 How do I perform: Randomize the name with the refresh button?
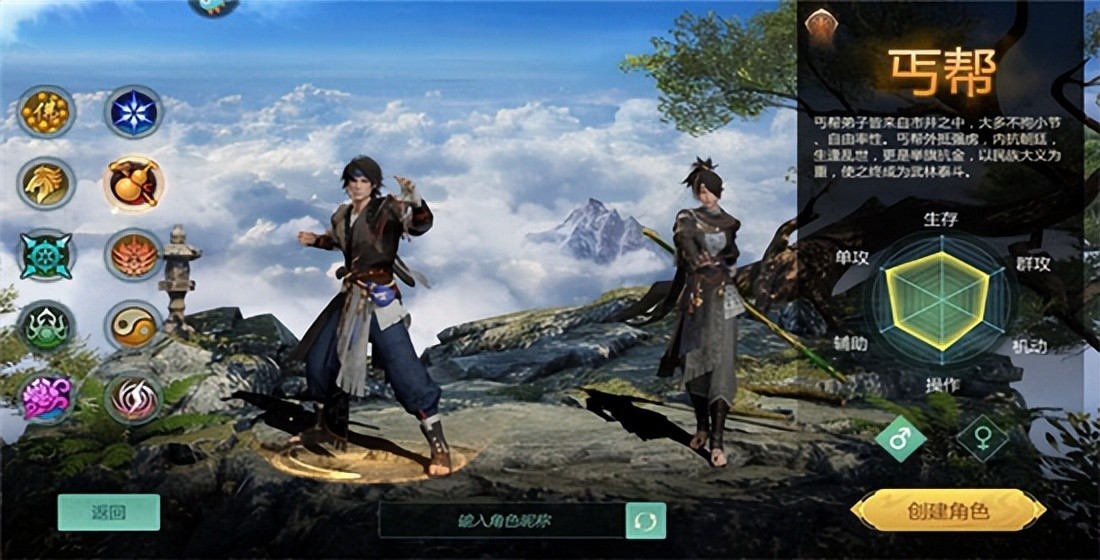click(x=645, y=521)
